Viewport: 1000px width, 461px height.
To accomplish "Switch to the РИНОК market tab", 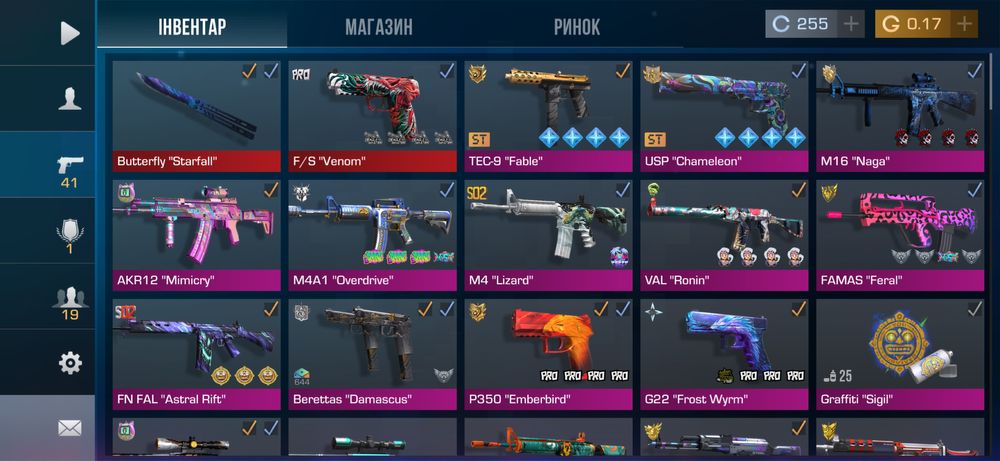I will point(577,27).
